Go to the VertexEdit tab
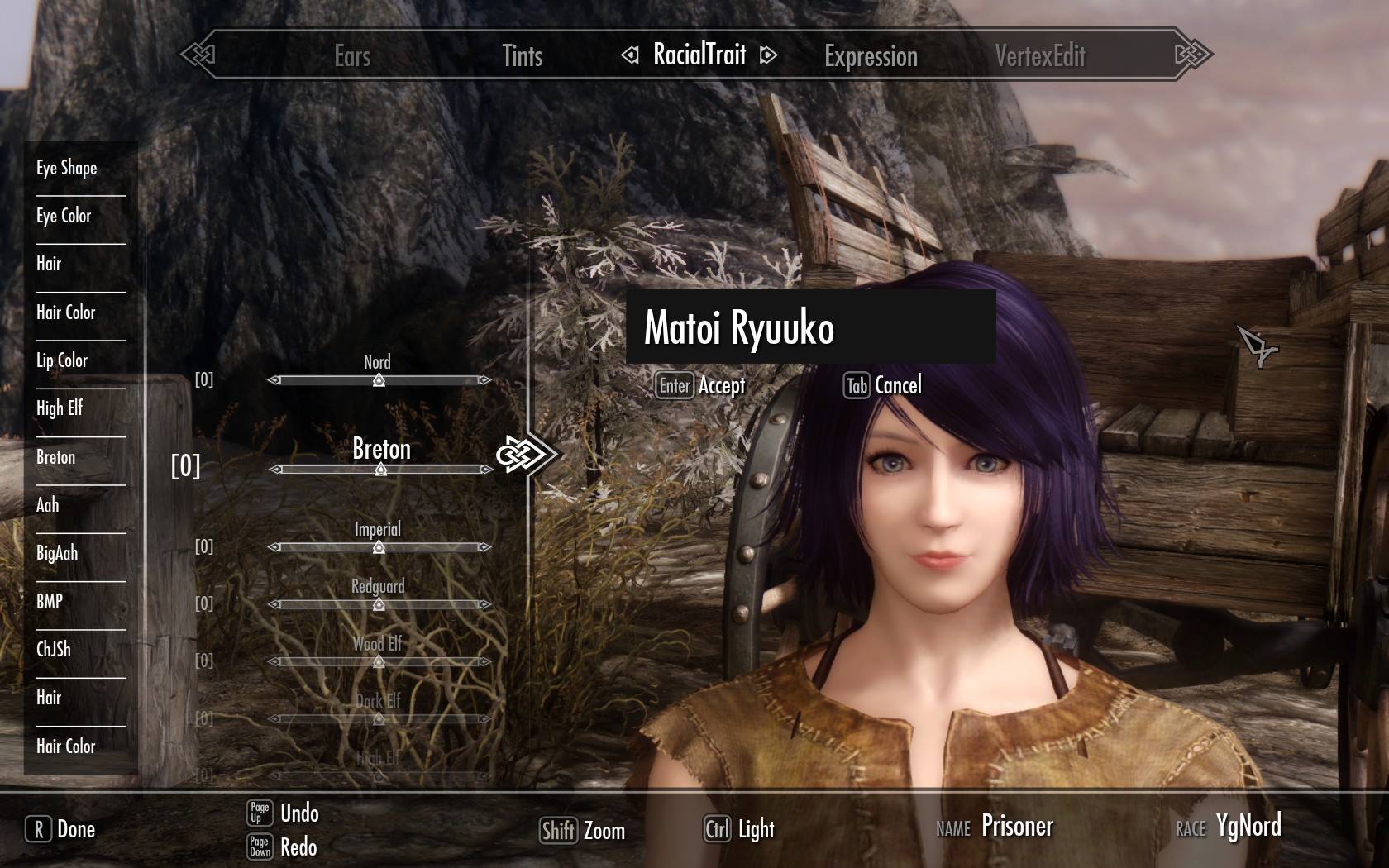The width and height of the screenshot is (1389, 868). (x=1040, y=56)
